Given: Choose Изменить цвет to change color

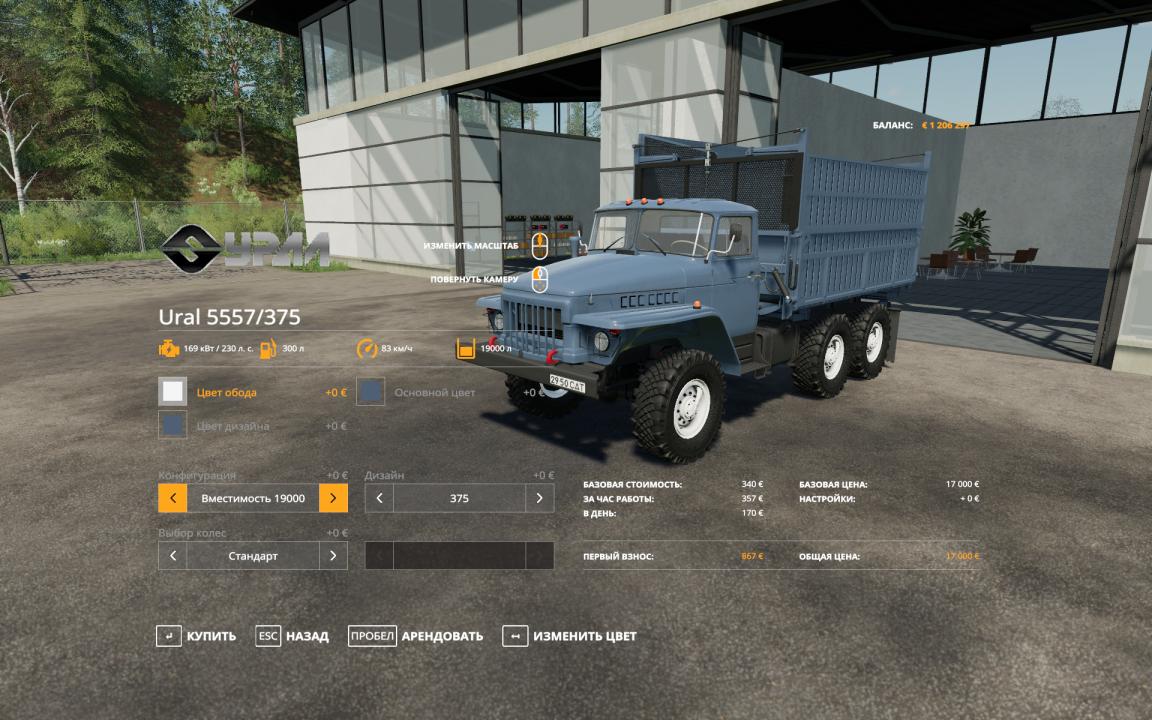Looking at the screenshot, I should click(x=570, y=636).
